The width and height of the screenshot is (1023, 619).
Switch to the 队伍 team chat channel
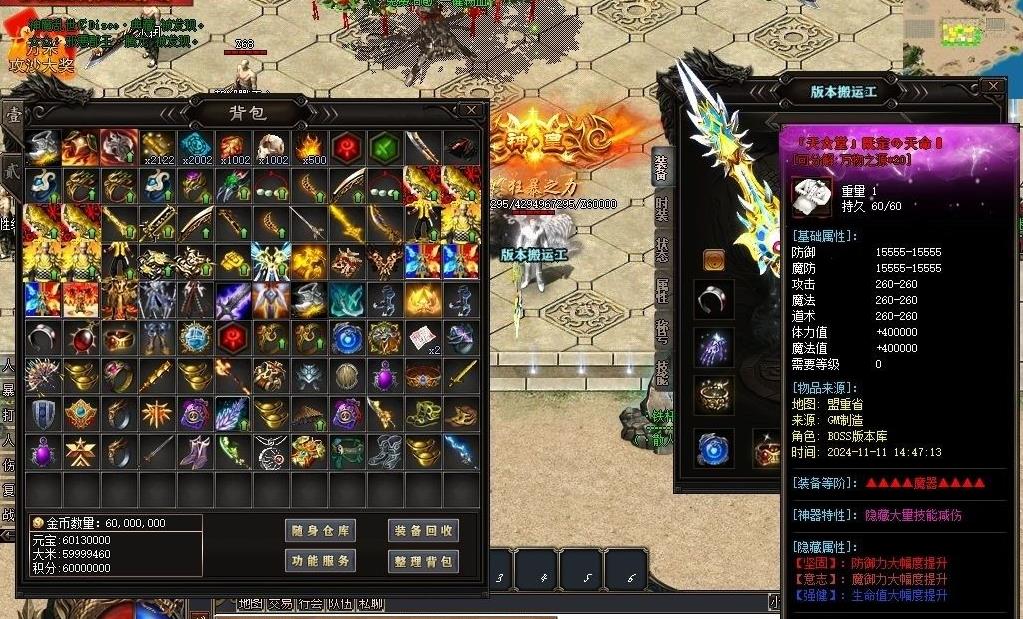[x=340, y=604]
